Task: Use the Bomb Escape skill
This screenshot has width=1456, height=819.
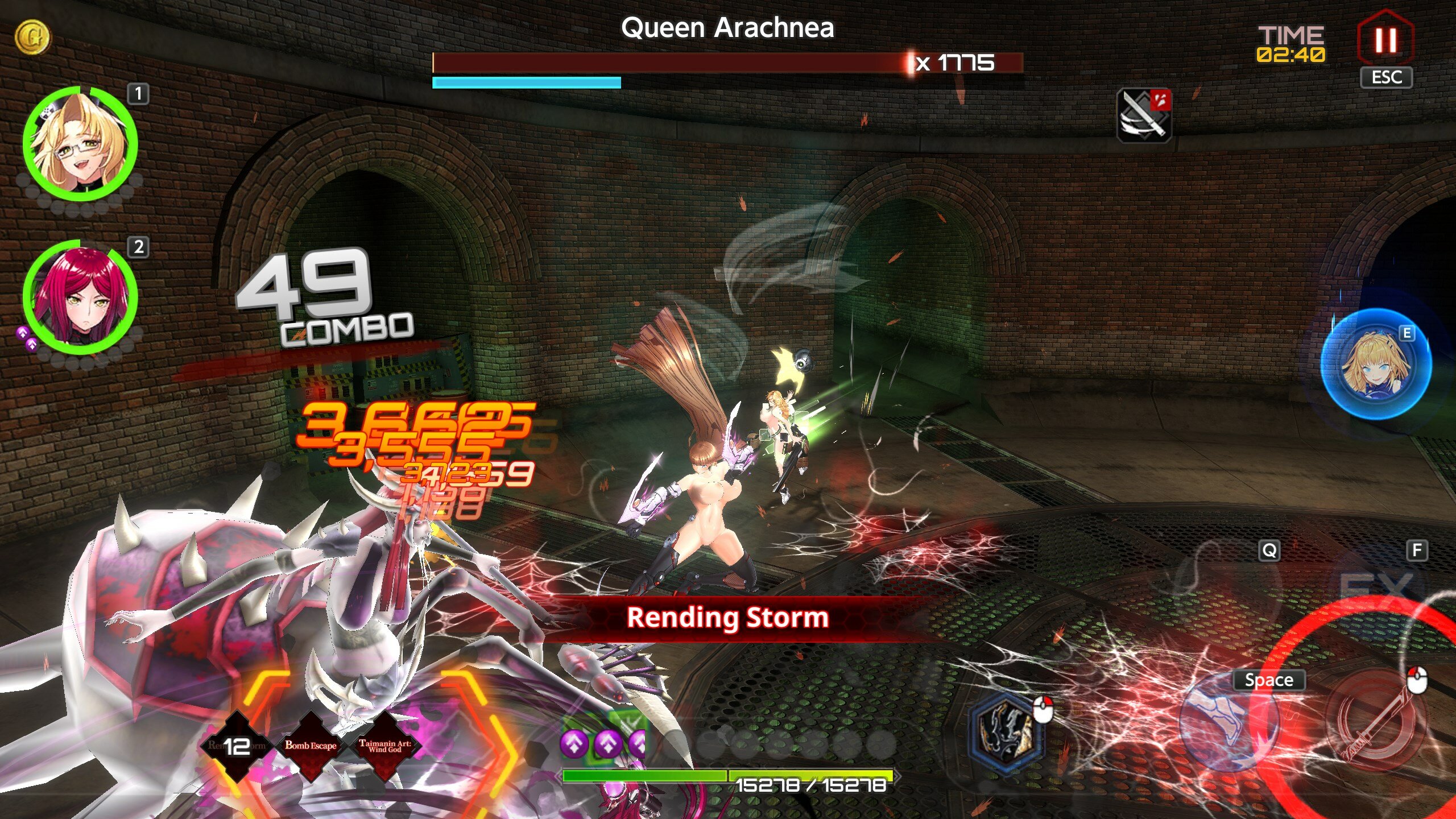Action: coord(311,745)
